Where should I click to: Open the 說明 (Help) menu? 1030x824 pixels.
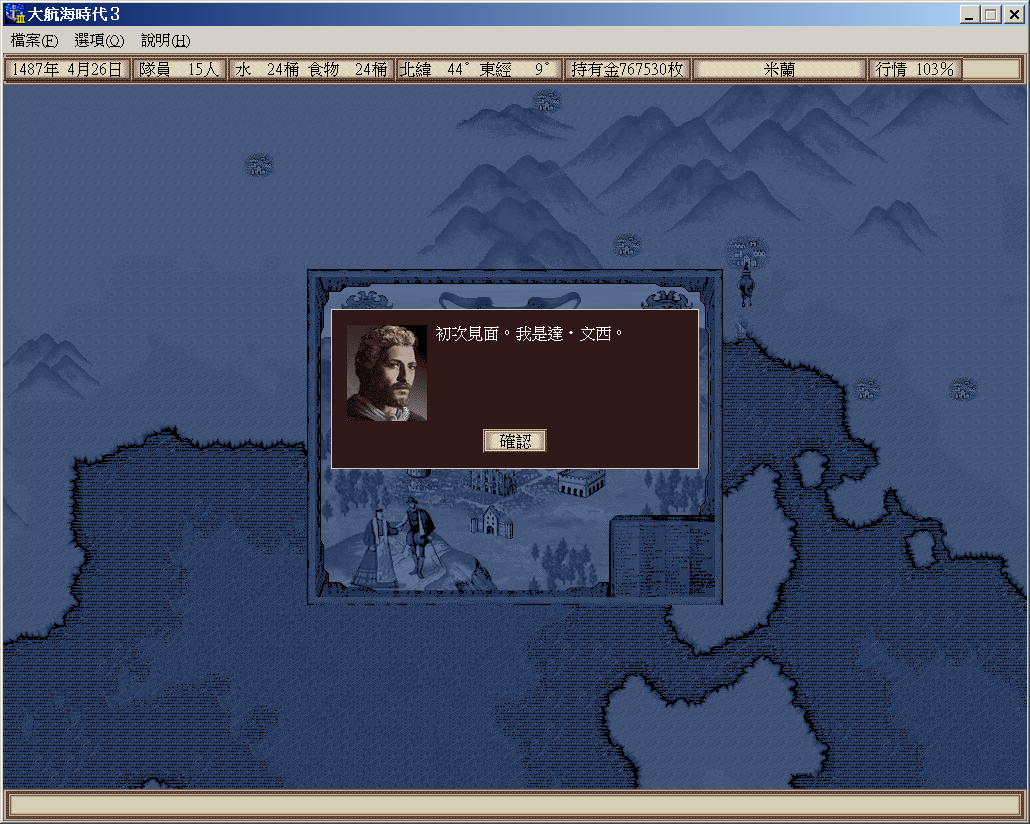(x=165, y=41)
